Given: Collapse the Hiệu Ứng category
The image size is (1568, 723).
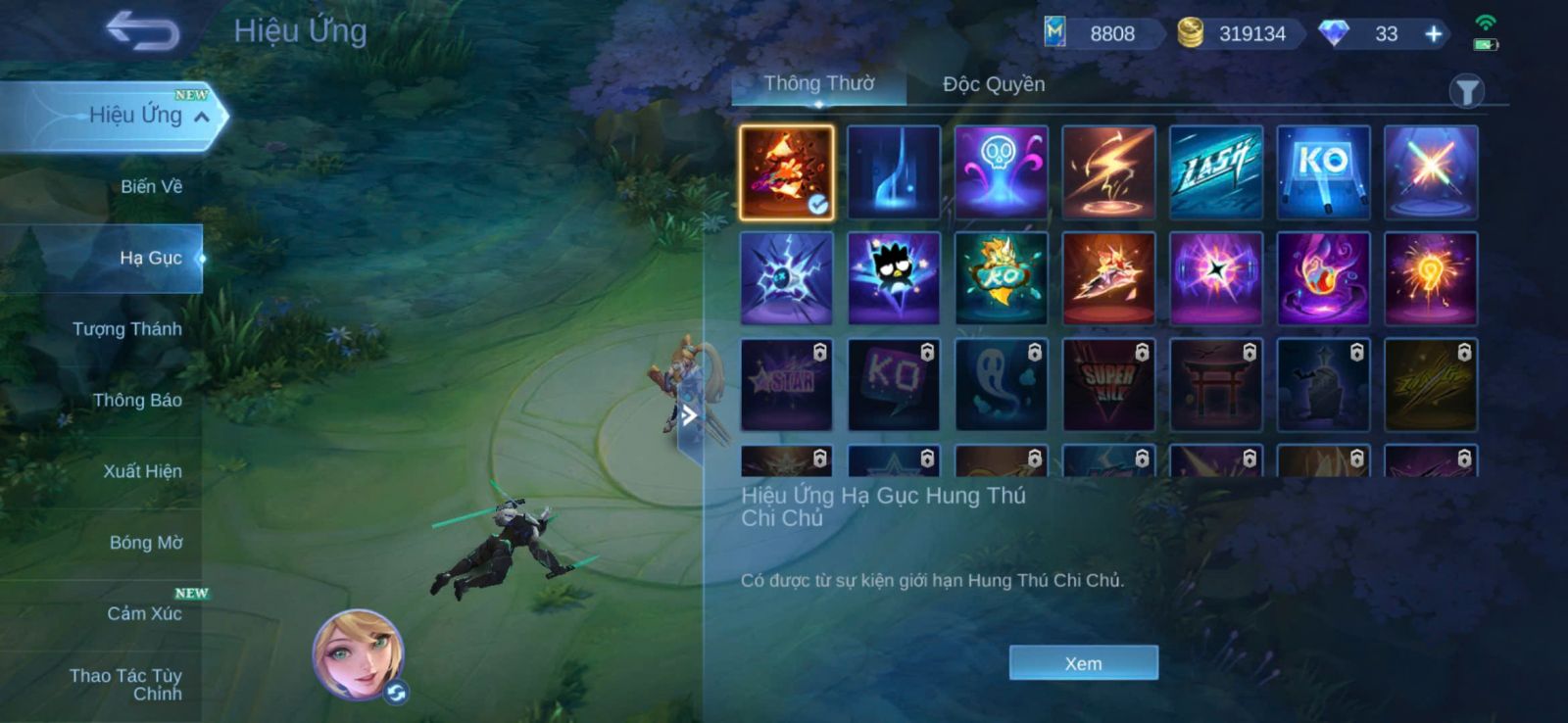Looking at the screenshot, I should (x=202, y=117).
